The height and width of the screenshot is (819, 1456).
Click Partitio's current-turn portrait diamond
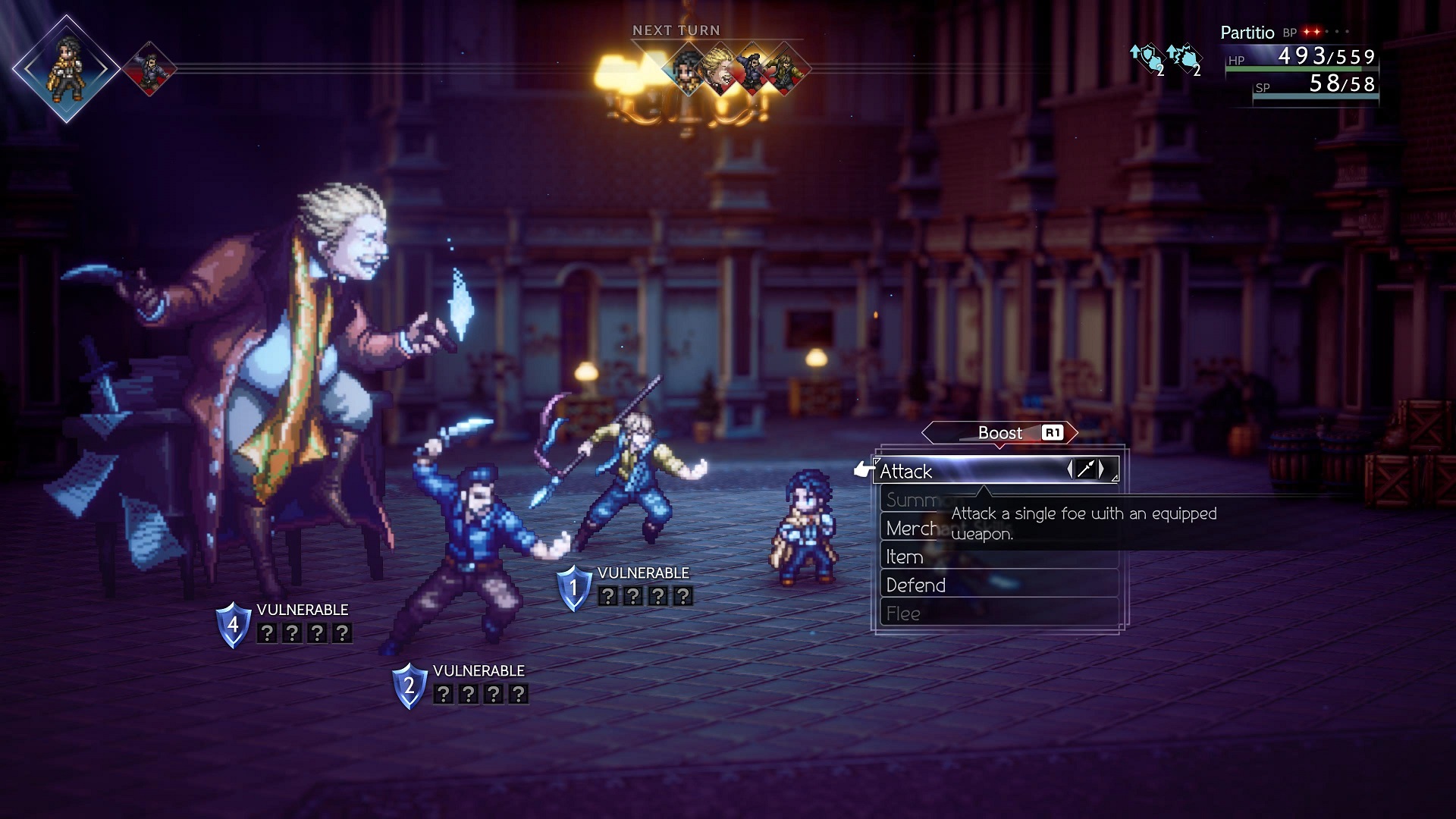coord(67,69)
